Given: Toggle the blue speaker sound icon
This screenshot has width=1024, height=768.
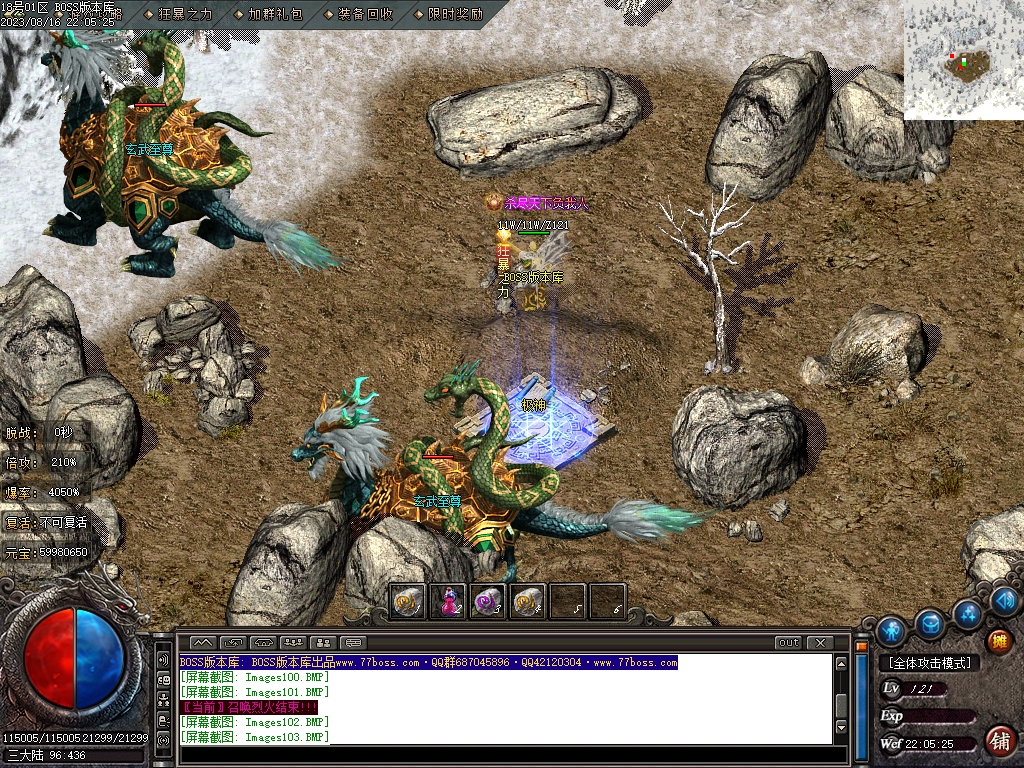Looking at the screenshot, I should pyautogui.click(x=1006, y=600).
